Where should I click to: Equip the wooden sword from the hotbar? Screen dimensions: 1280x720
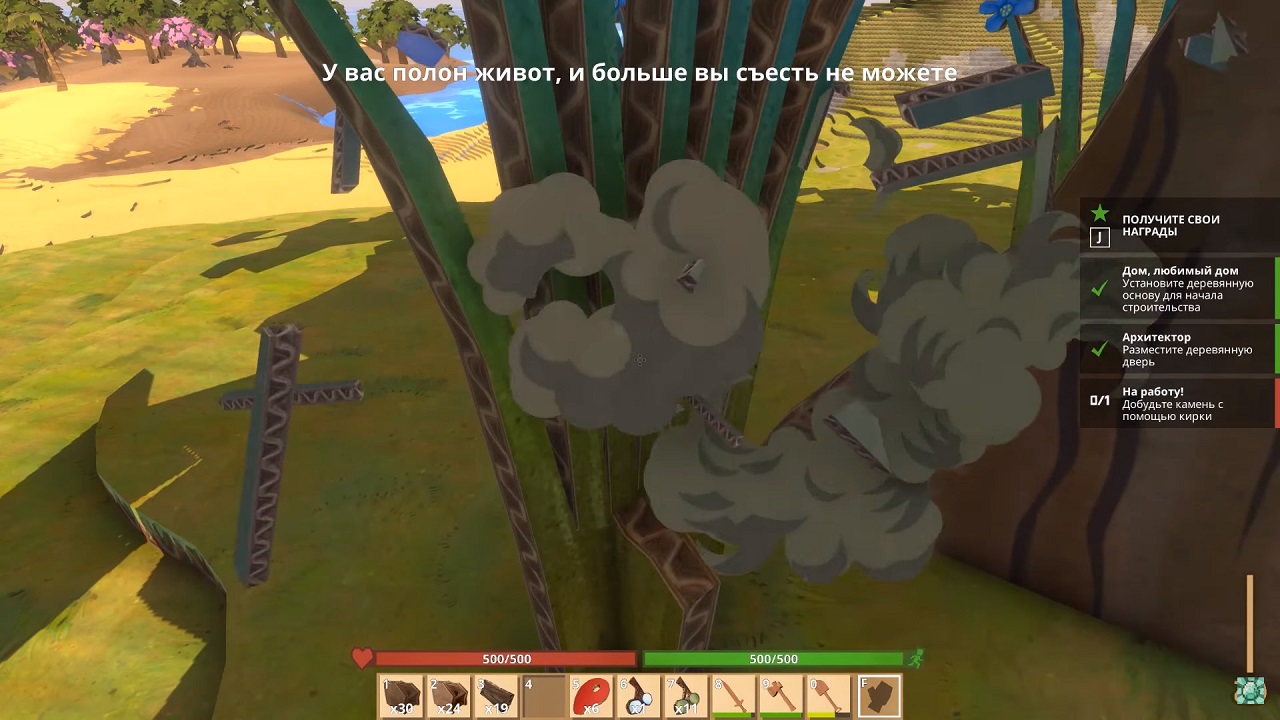tap(733, 696)
